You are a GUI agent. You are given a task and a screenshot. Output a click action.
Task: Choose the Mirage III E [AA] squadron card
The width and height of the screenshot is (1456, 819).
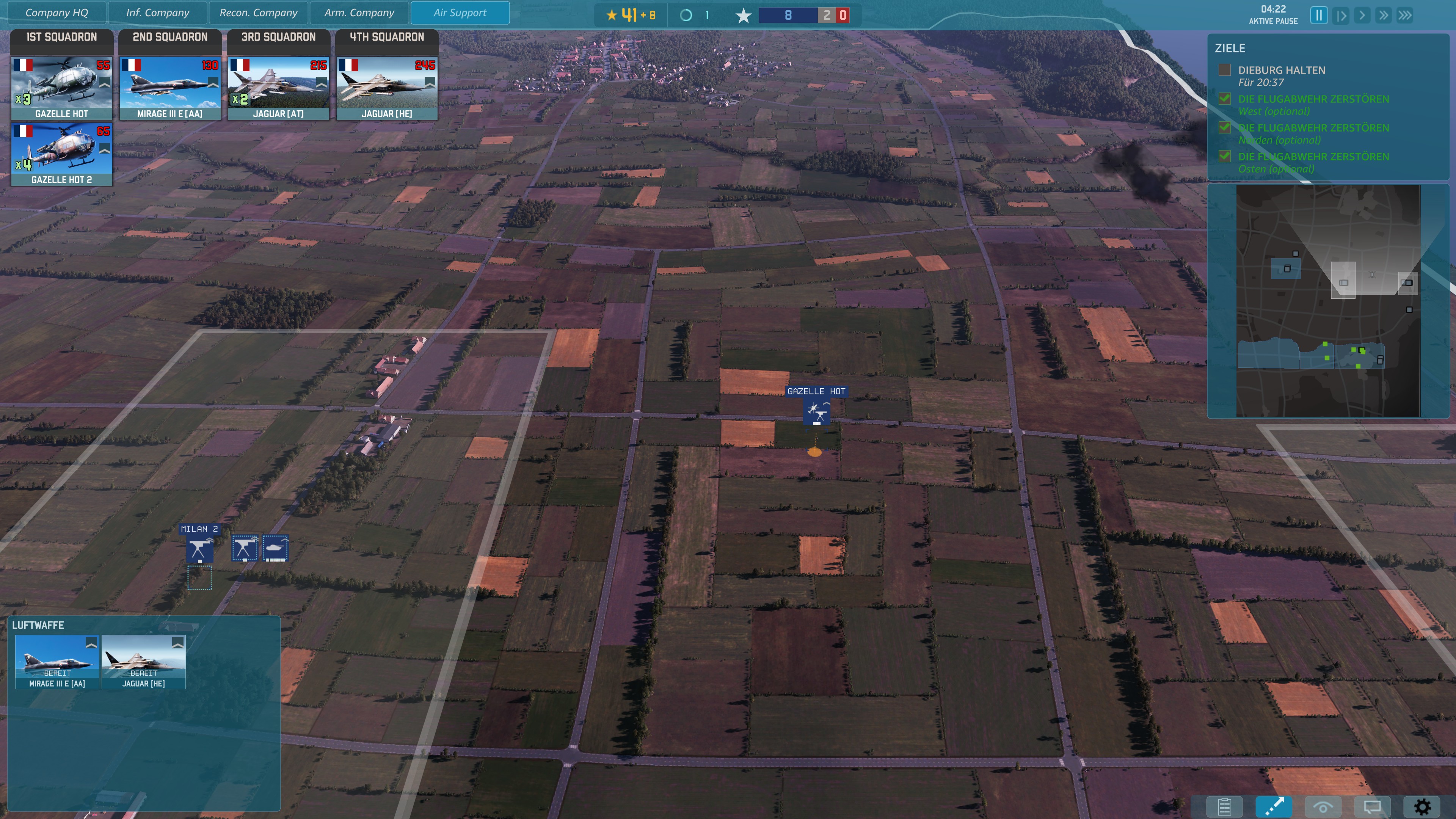[x=170, y=88]
